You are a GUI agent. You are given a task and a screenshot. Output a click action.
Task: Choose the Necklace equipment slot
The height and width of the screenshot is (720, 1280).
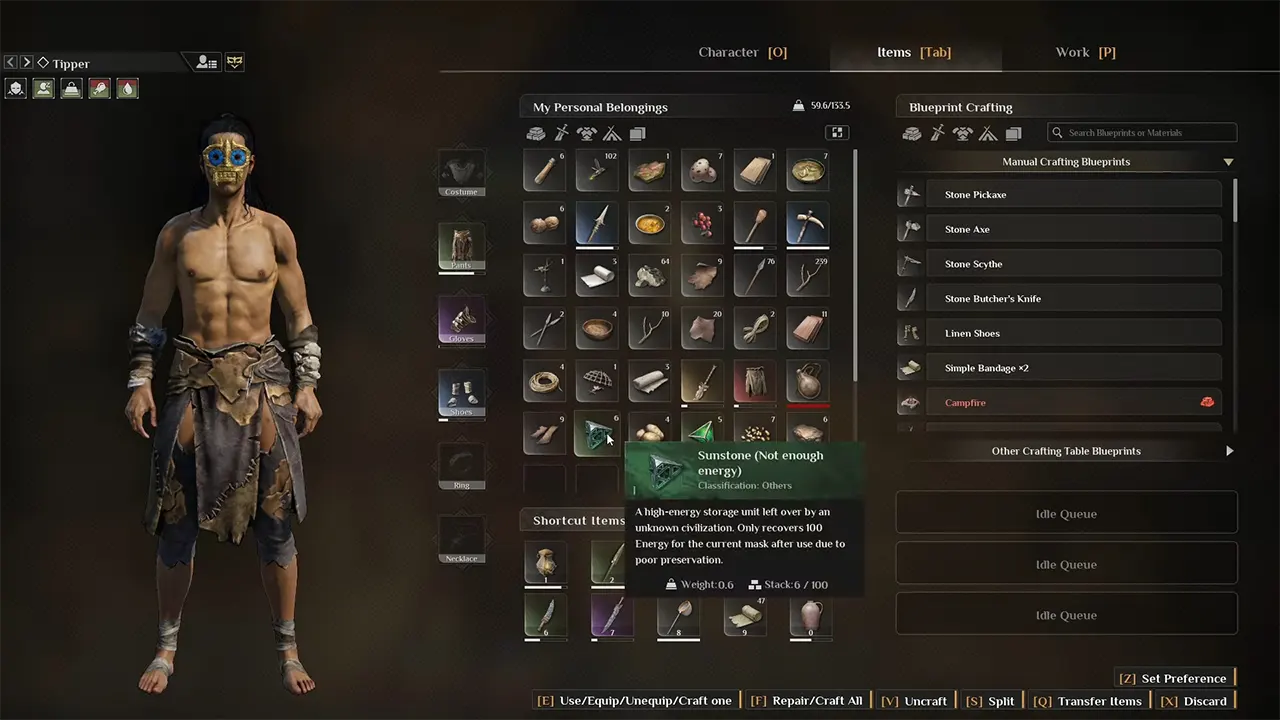[x=461, y=540]
